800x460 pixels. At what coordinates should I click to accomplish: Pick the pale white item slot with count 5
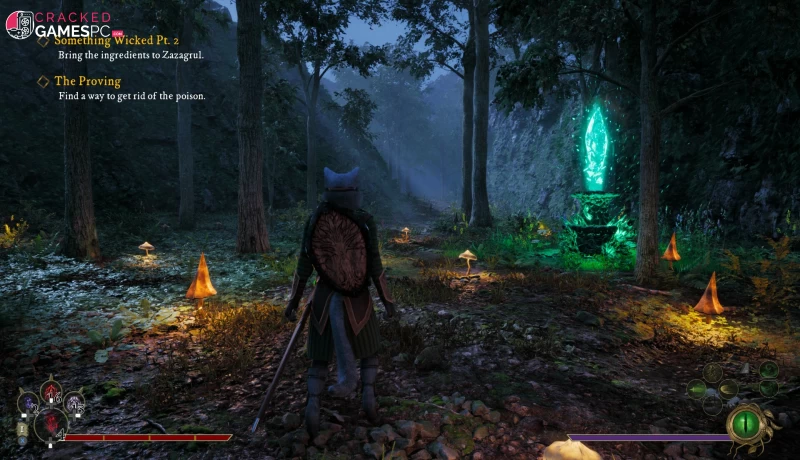[73, 404]
